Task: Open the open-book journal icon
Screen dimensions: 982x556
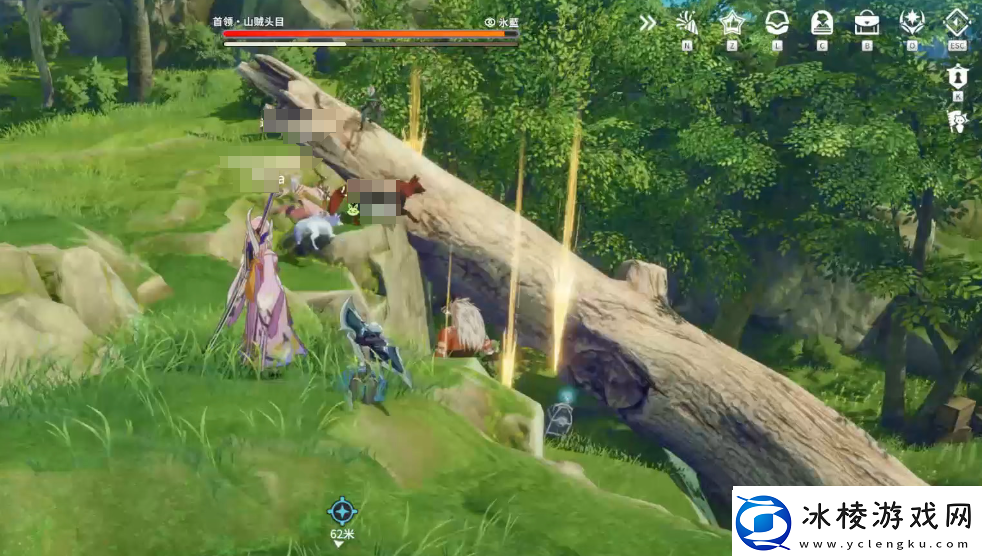Action: pyautogui.click(x=777, y=22)
